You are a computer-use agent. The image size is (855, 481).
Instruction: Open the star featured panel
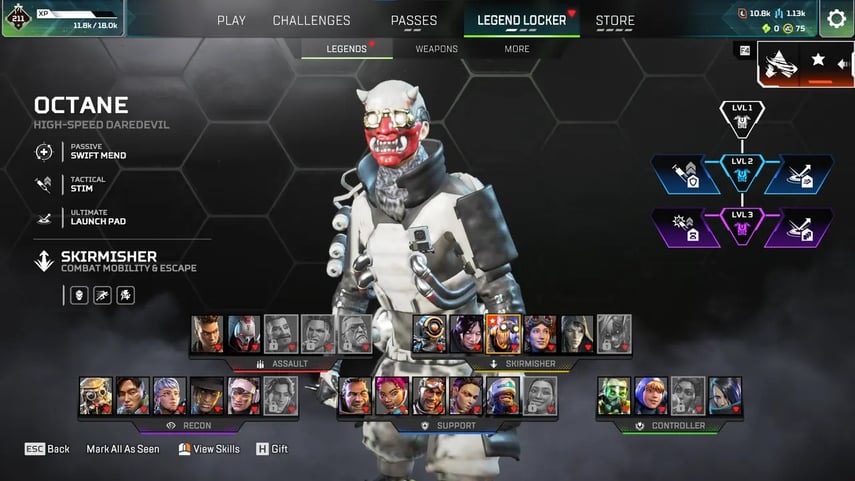coord(818,60)
